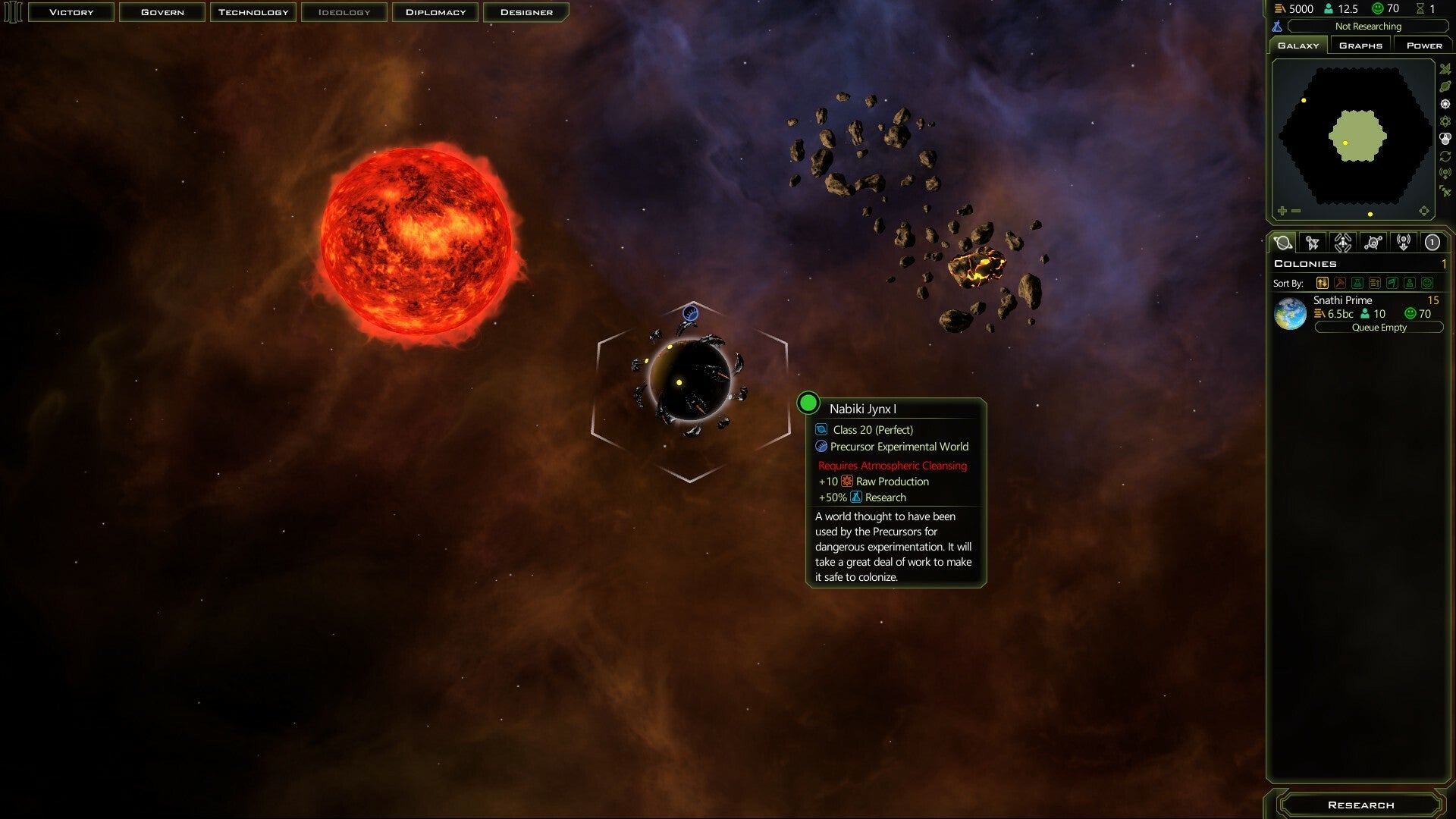Switch to the Graphs tab
This screenshot has height=819, width=1456.
pyautogui.click(x=1360, y=45)
